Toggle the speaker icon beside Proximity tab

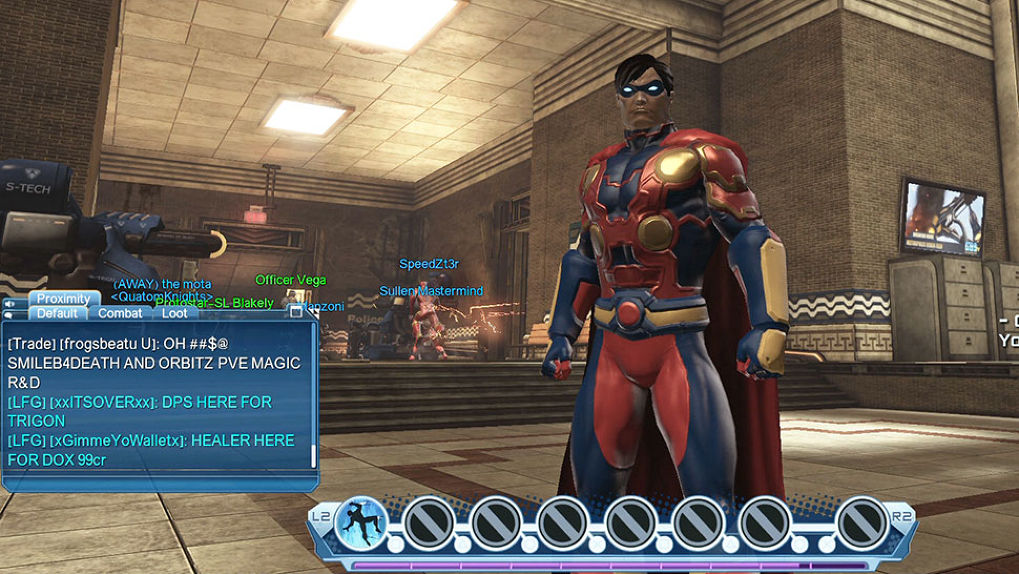coord(10,302)
